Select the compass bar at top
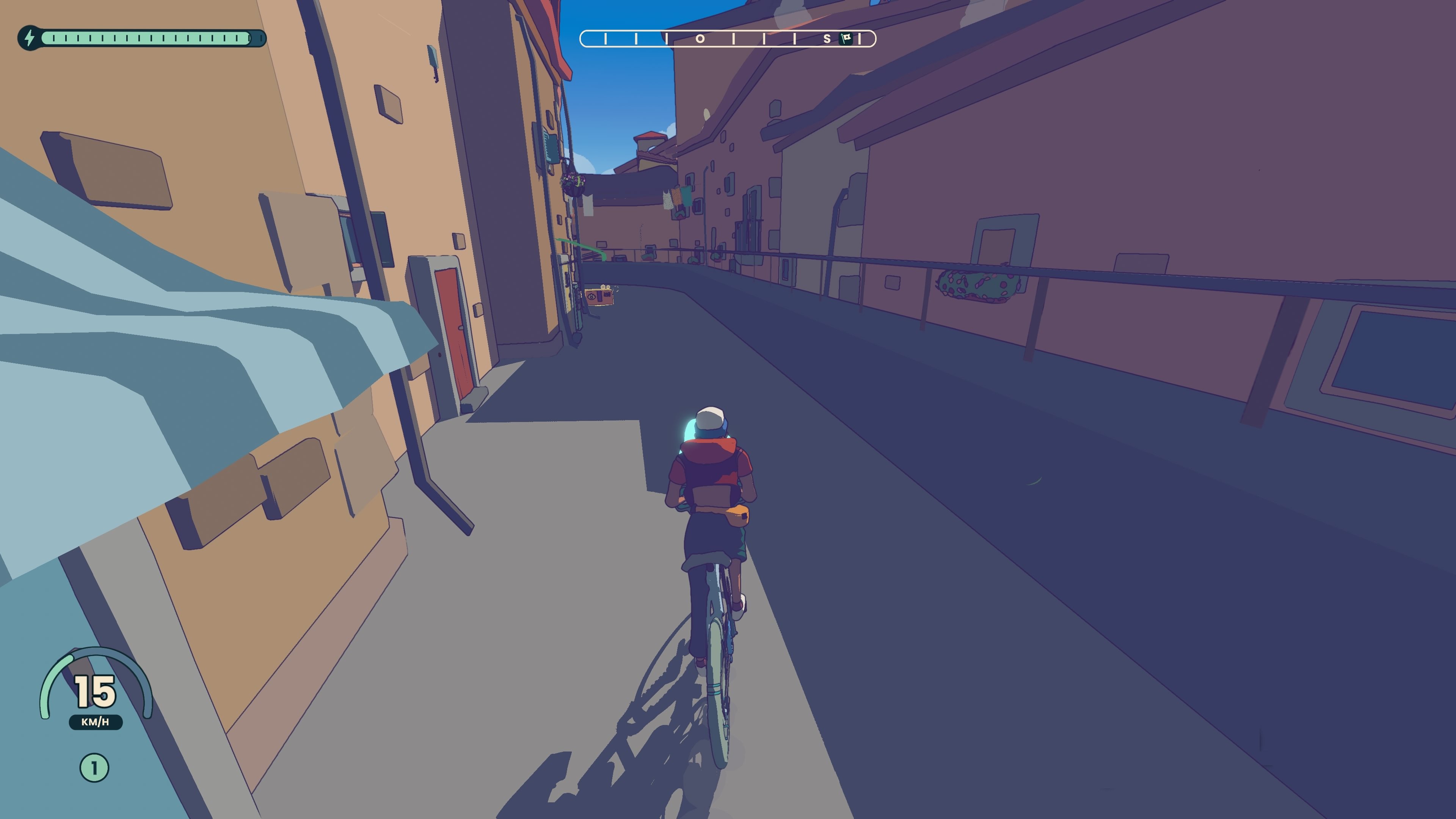The image size is (1456, 819). coord(728,38)
